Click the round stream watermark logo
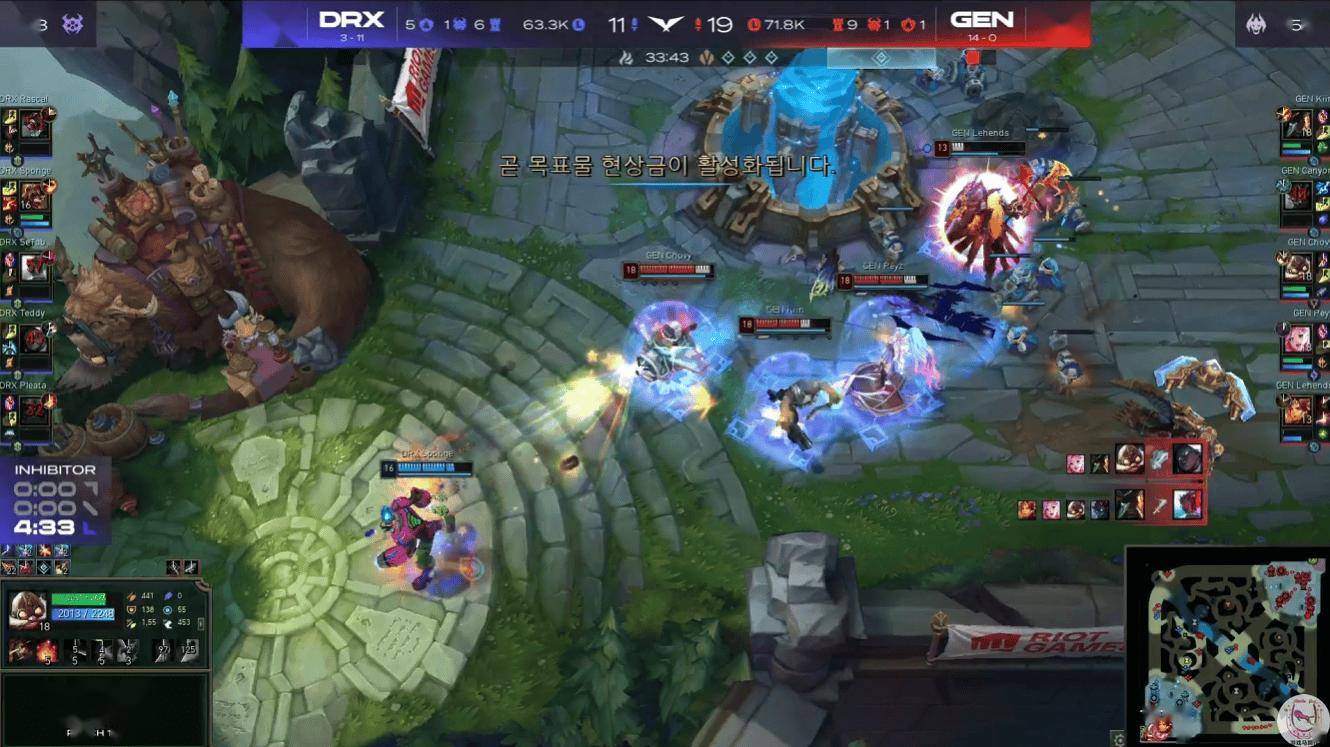This screenshot has width=1330, height=747. click(1302, 720)
